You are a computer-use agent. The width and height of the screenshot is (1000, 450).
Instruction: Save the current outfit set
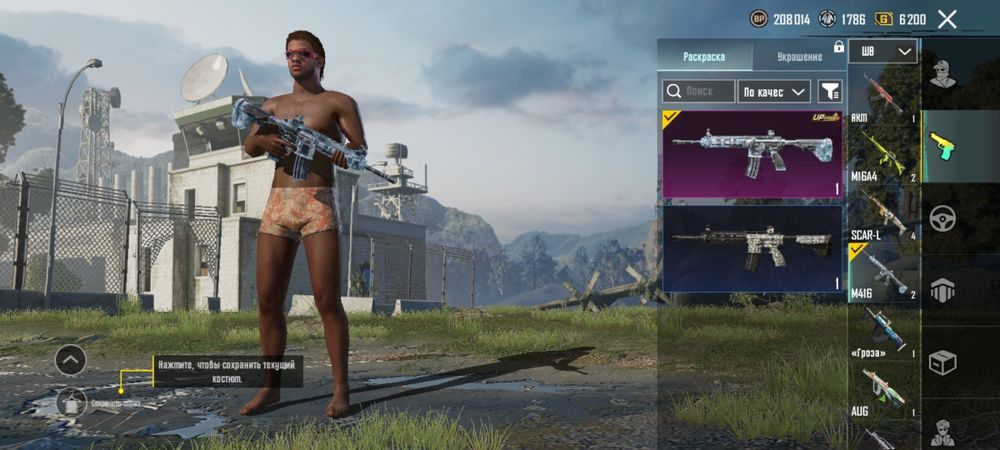coord(70,402)
